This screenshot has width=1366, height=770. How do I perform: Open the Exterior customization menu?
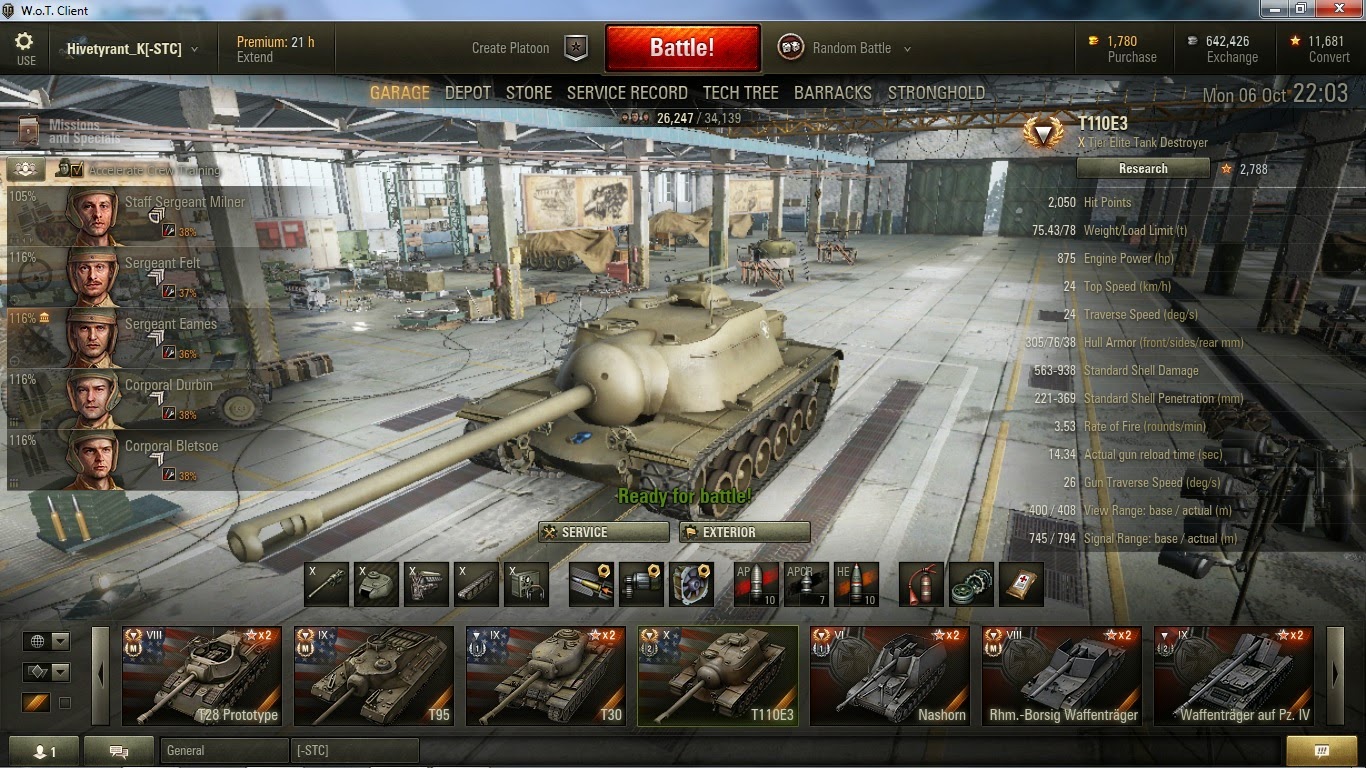click(744, 532)
